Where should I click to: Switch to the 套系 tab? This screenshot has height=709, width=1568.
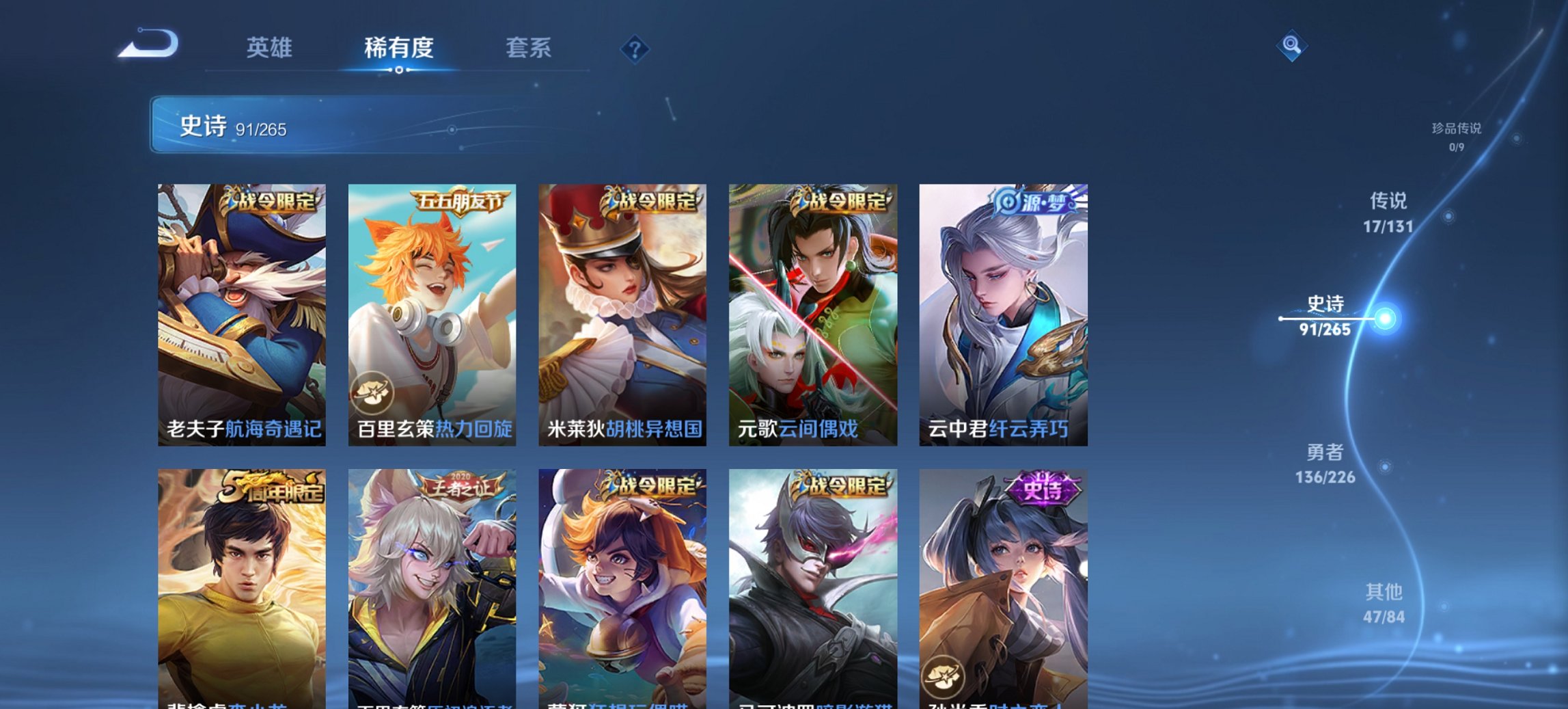click(527, 48)
